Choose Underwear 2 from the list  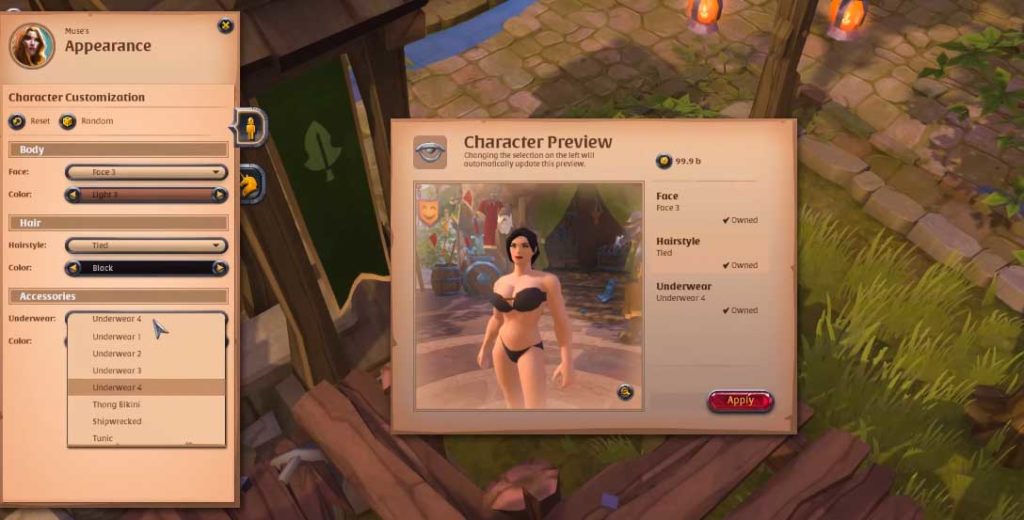coord(117,354)
